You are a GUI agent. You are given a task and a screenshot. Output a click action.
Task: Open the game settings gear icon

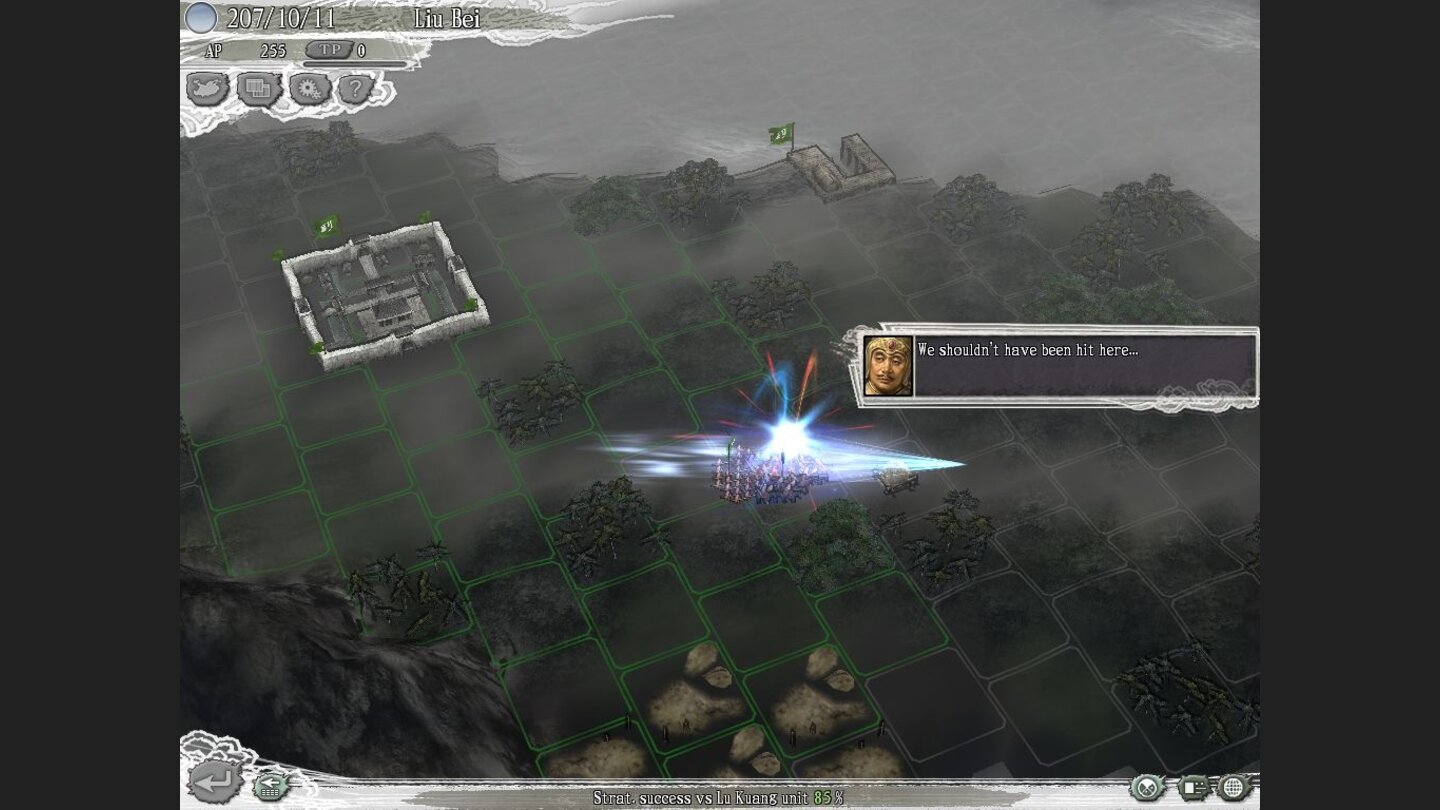tap(312, 87)
